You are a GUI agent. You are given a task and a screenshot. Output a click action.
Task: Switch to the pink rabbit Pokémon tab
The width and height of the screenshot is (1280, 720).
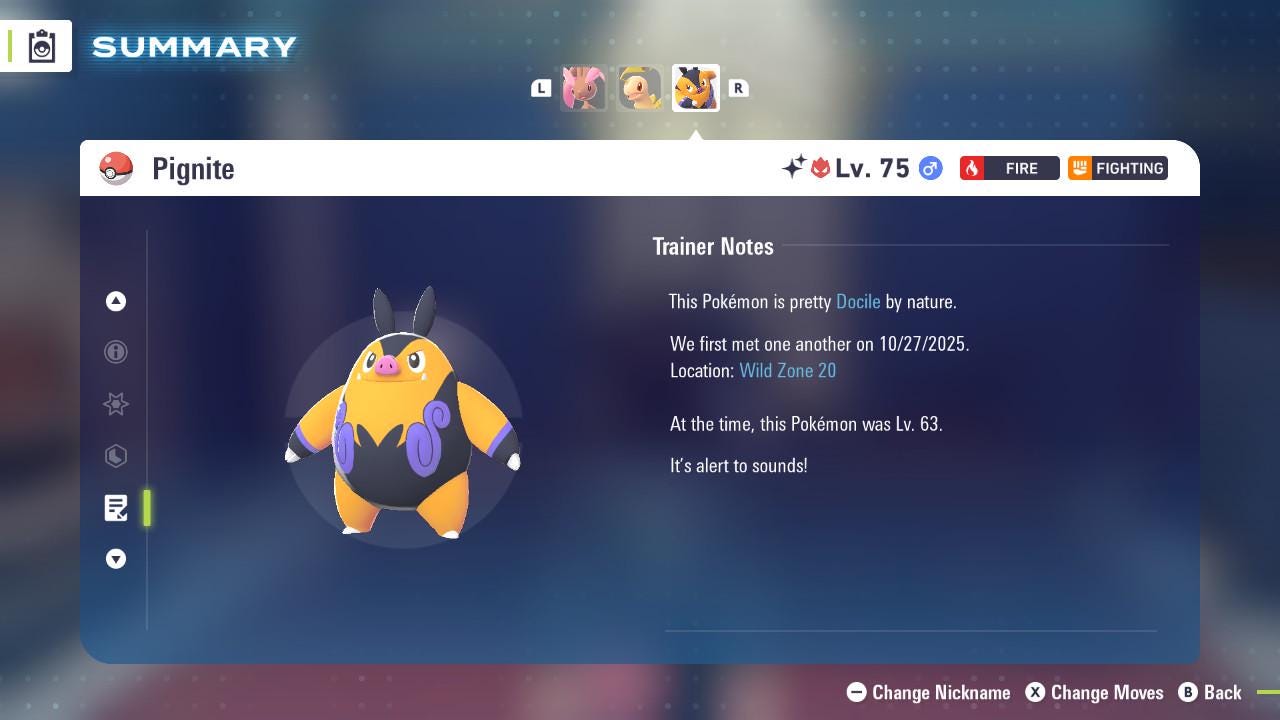tap(584, 88)
